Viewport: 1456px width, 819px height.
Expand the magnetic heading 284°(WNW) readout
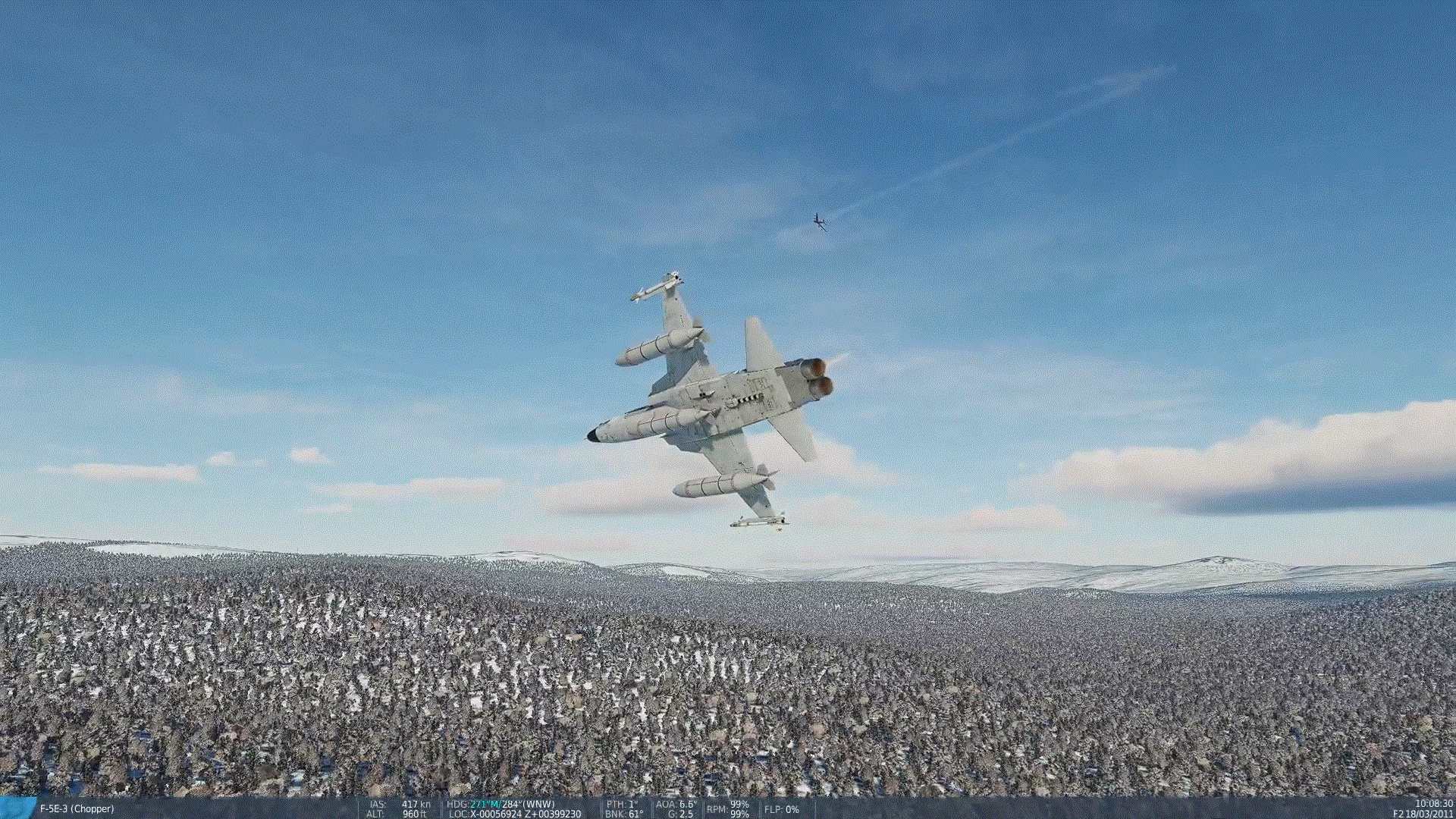click(x=529, y=805)
